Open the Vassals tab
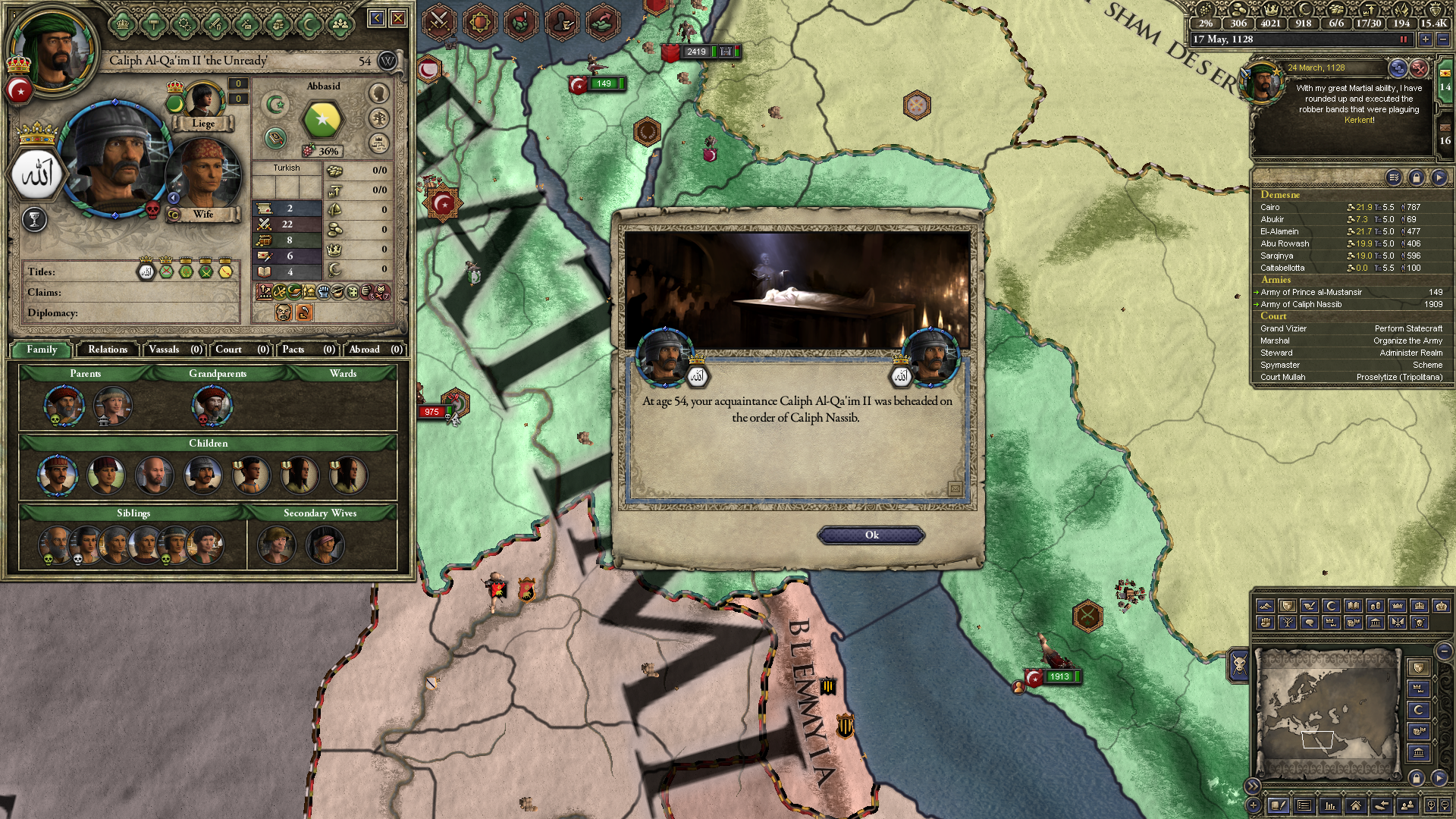 174,350
